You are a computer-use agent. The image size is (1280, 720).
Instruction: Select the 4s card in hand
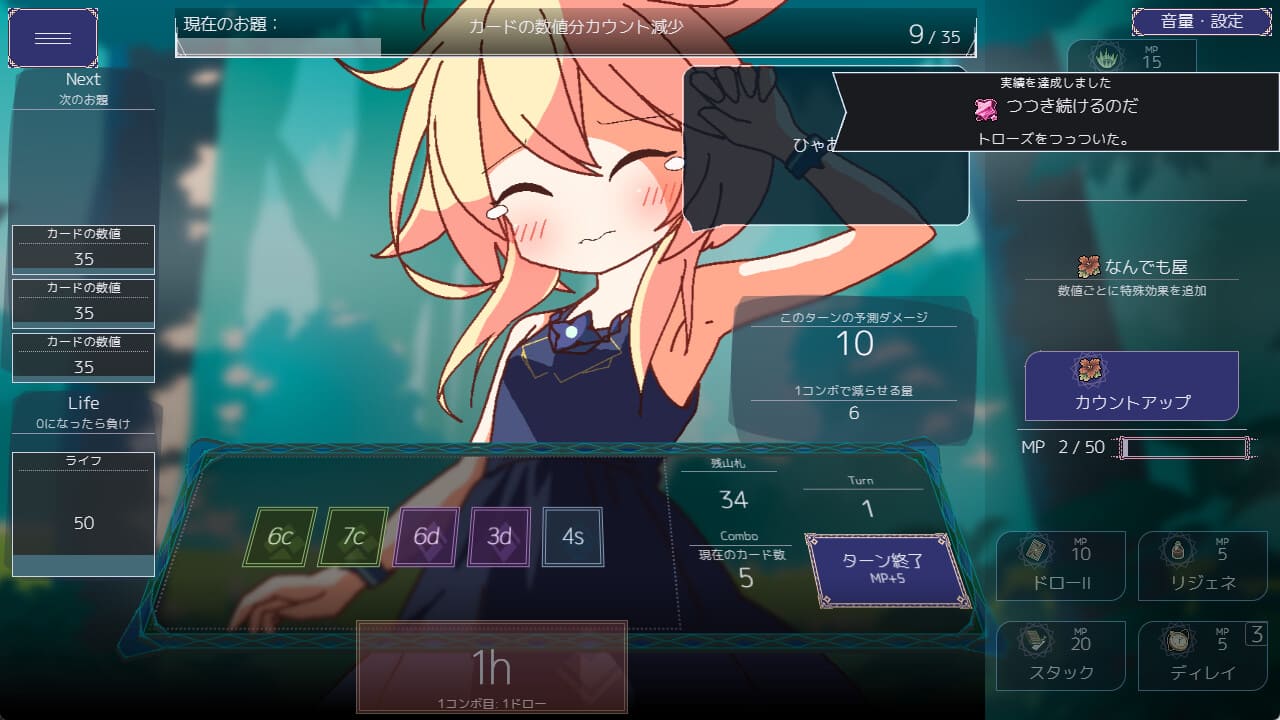(x=572, y=537)
